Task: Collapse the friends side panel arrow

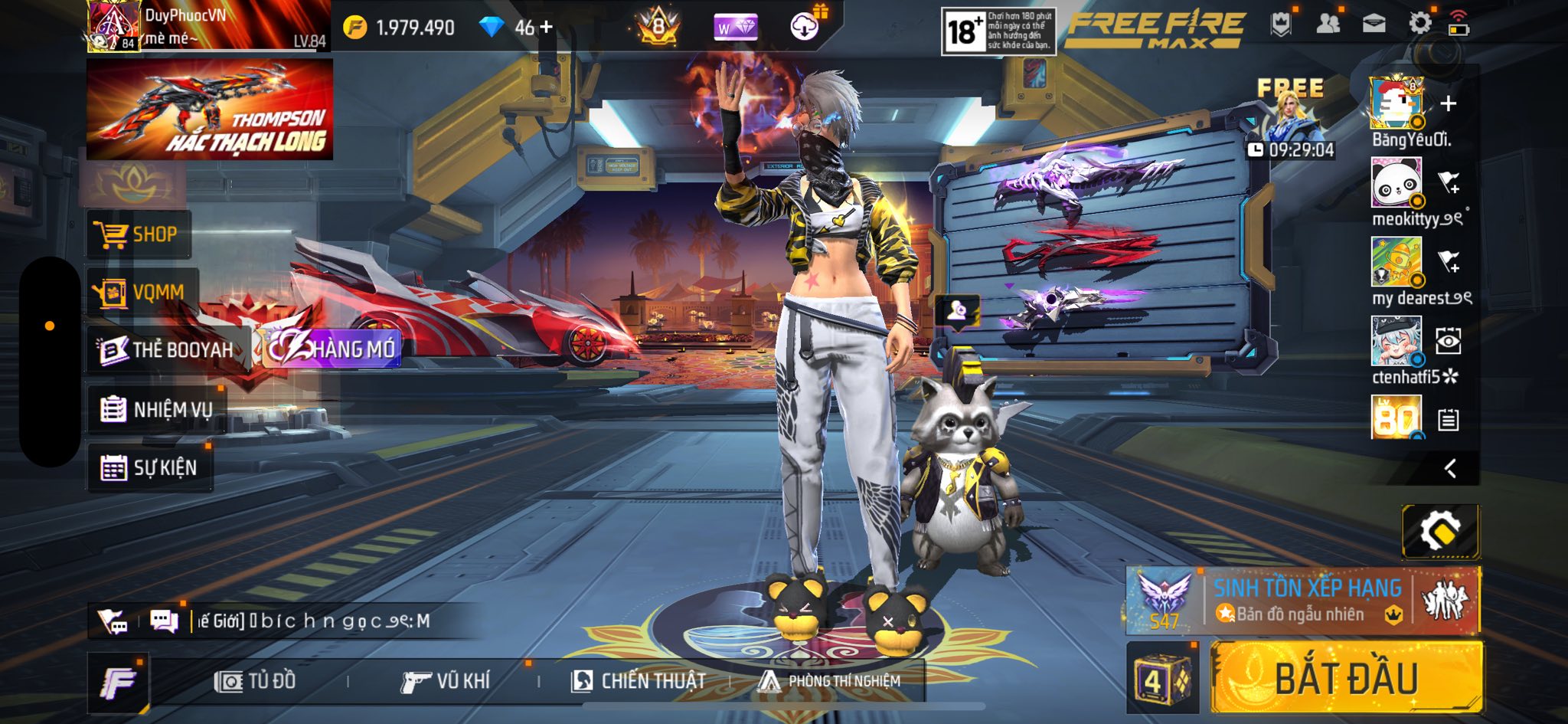Action: [1449, 468]
